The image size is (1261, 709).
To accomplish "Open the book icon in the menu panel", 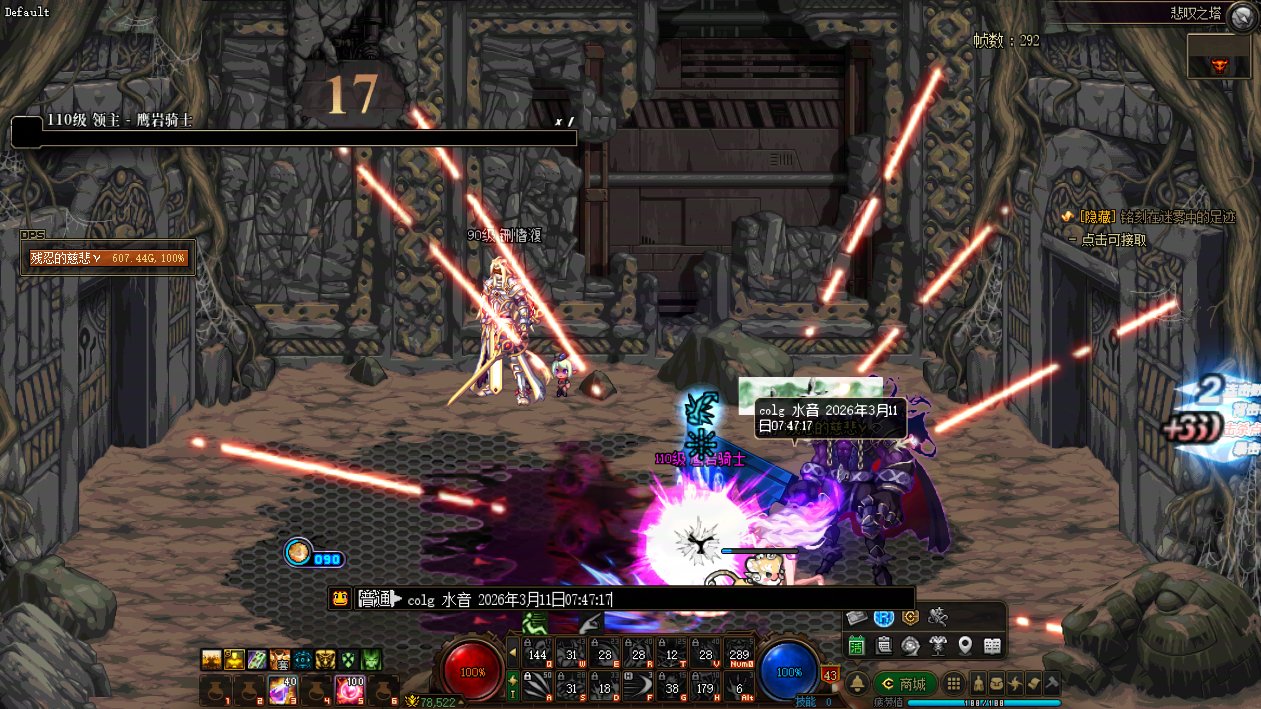I will [x=992, y=645].
